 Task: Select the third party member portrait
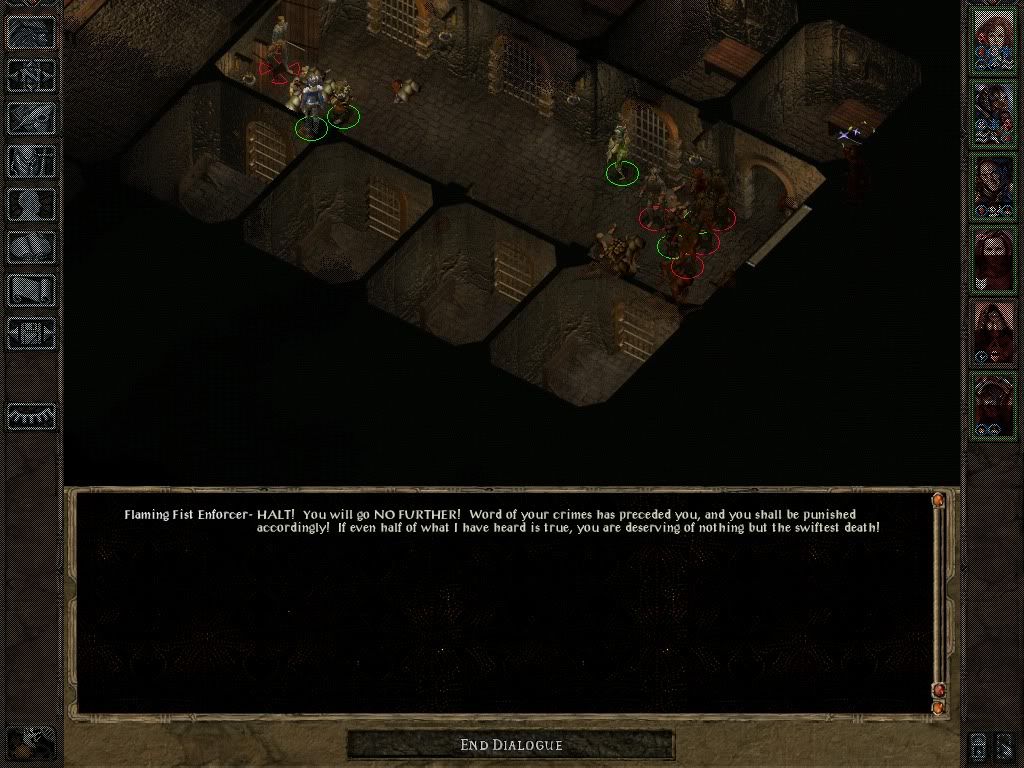coord(994,186)
